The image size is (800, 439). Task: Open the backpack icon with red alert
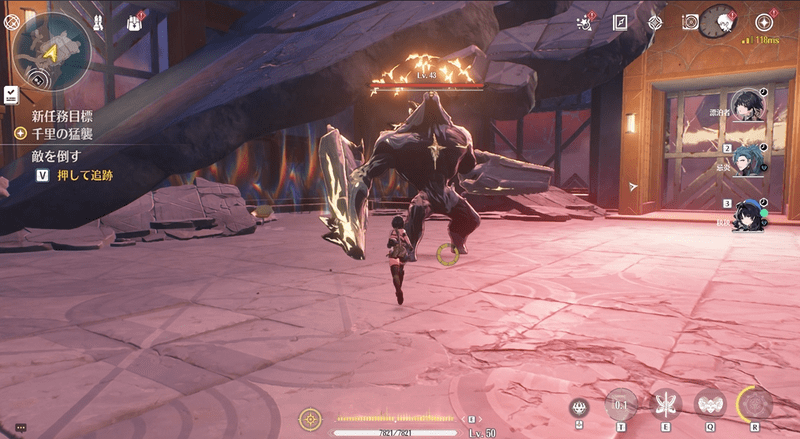pos(135,21)
